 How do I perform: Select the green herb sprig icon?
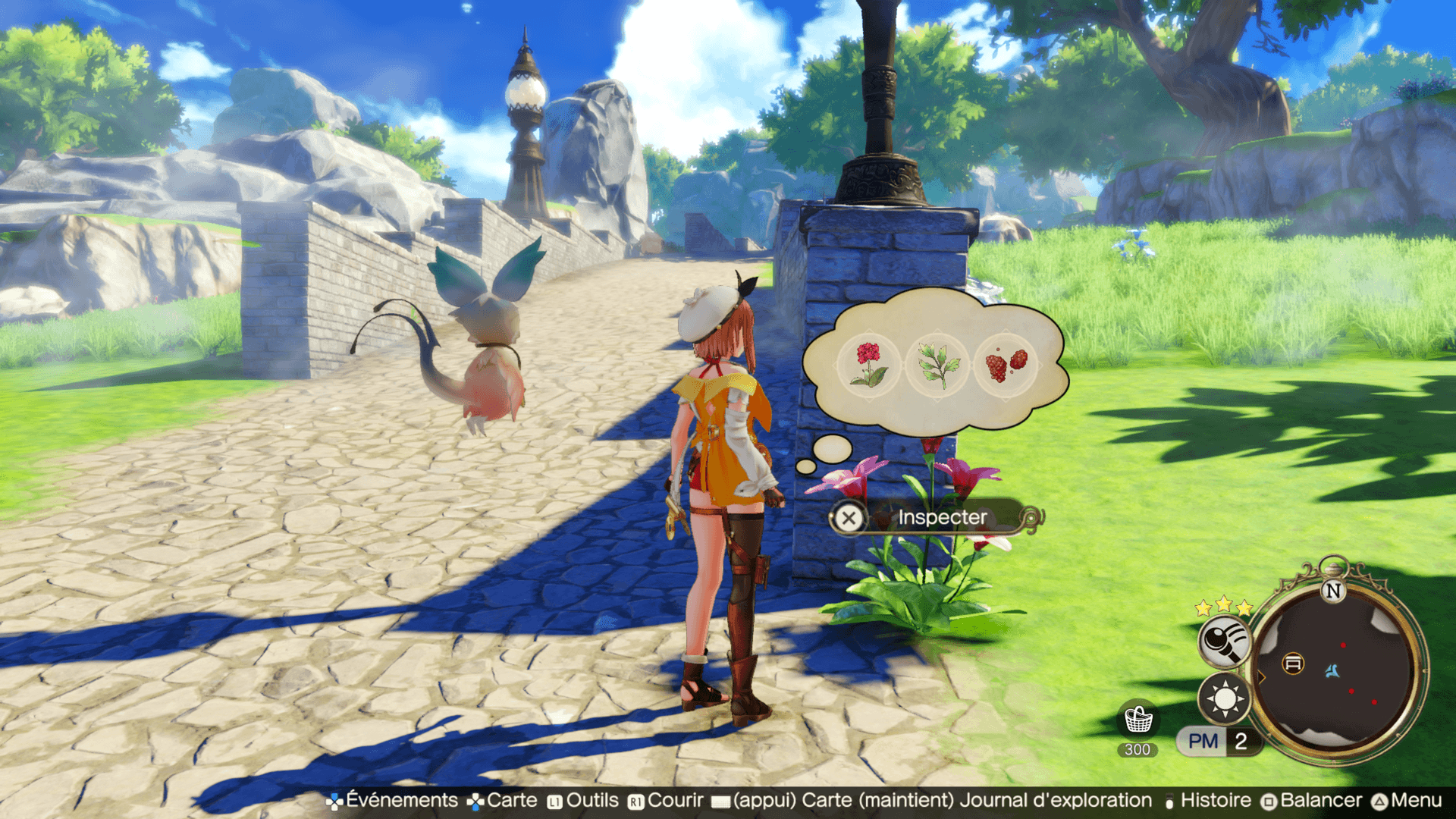[937, 364]
